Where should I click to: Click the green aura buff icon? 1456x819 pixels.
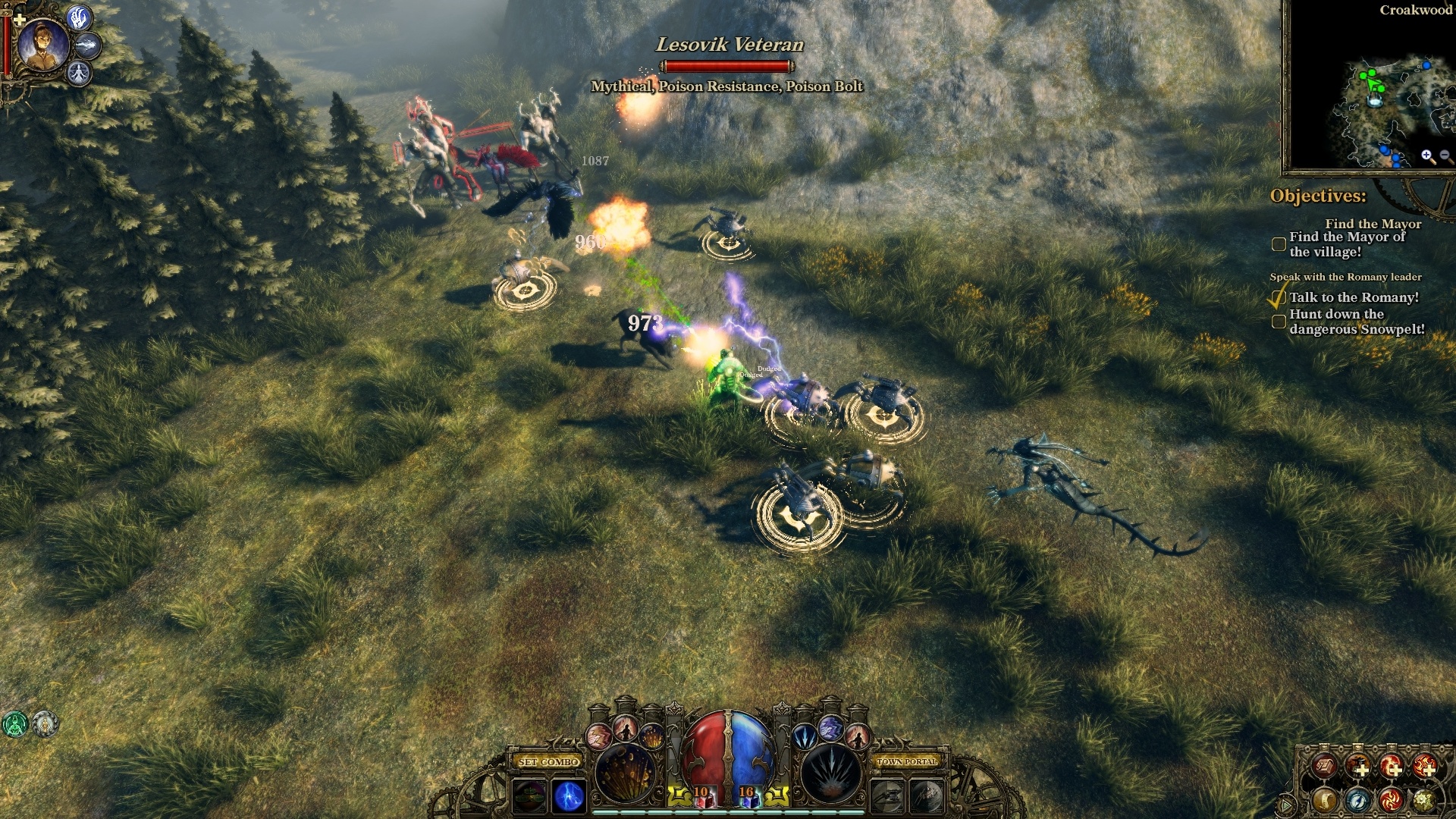pyautogui.click(x=14, y=724)
